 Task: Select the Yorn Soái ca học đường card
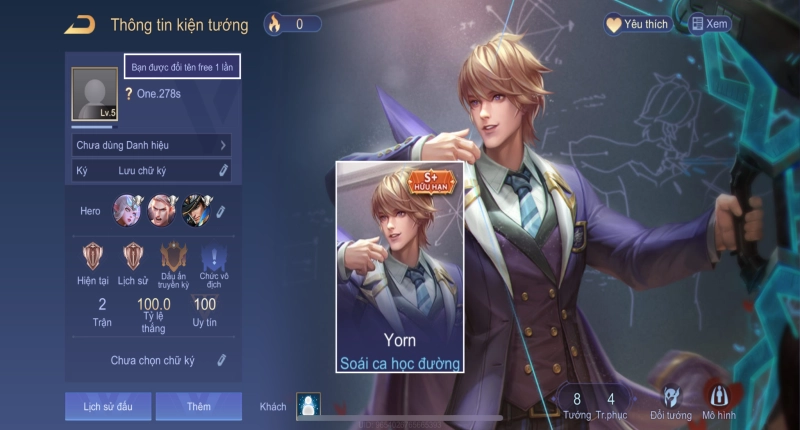point(399,267)
